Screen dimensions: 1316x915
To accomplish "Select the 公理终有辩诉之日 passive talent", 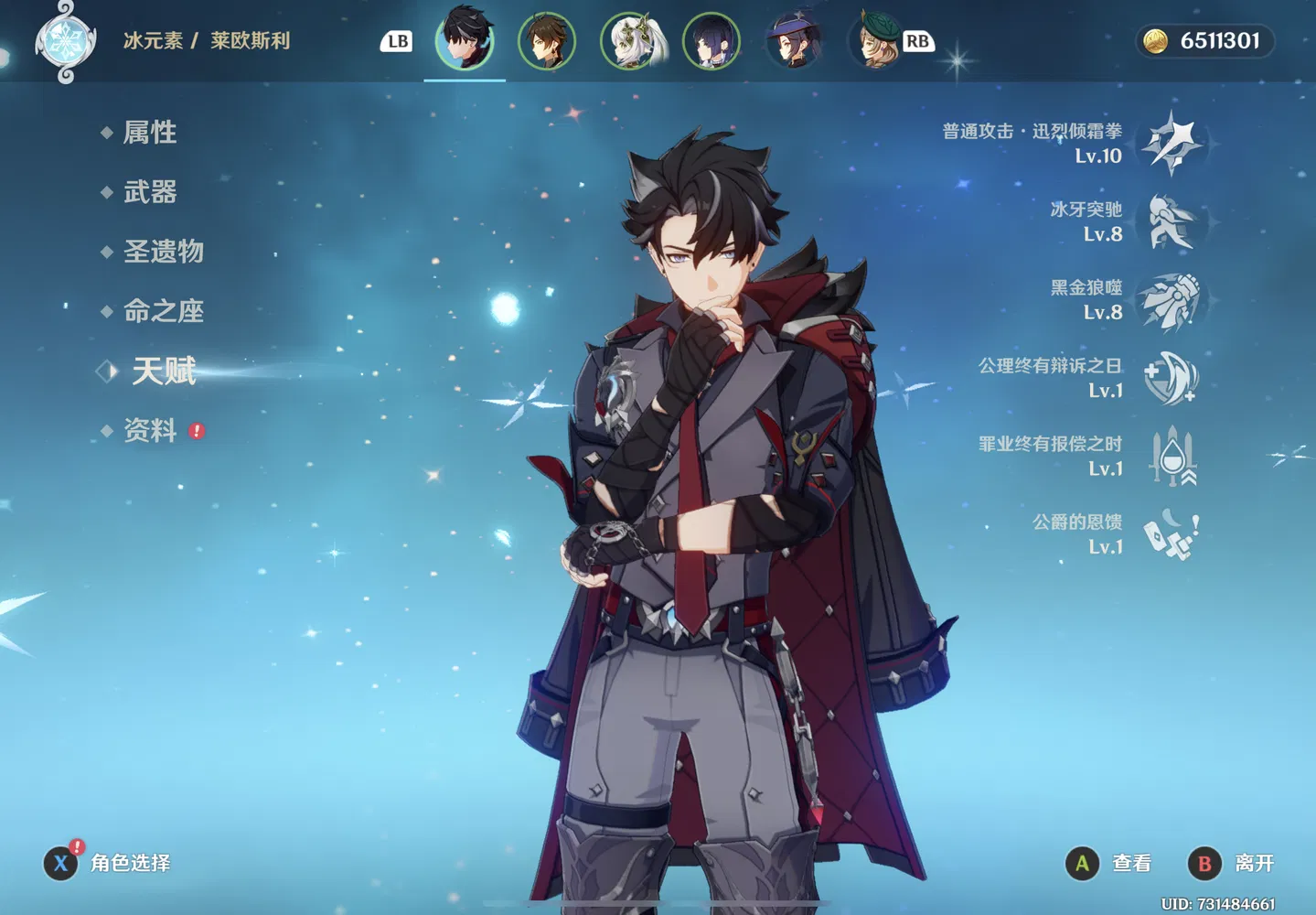I will (x=1172, y=379).
